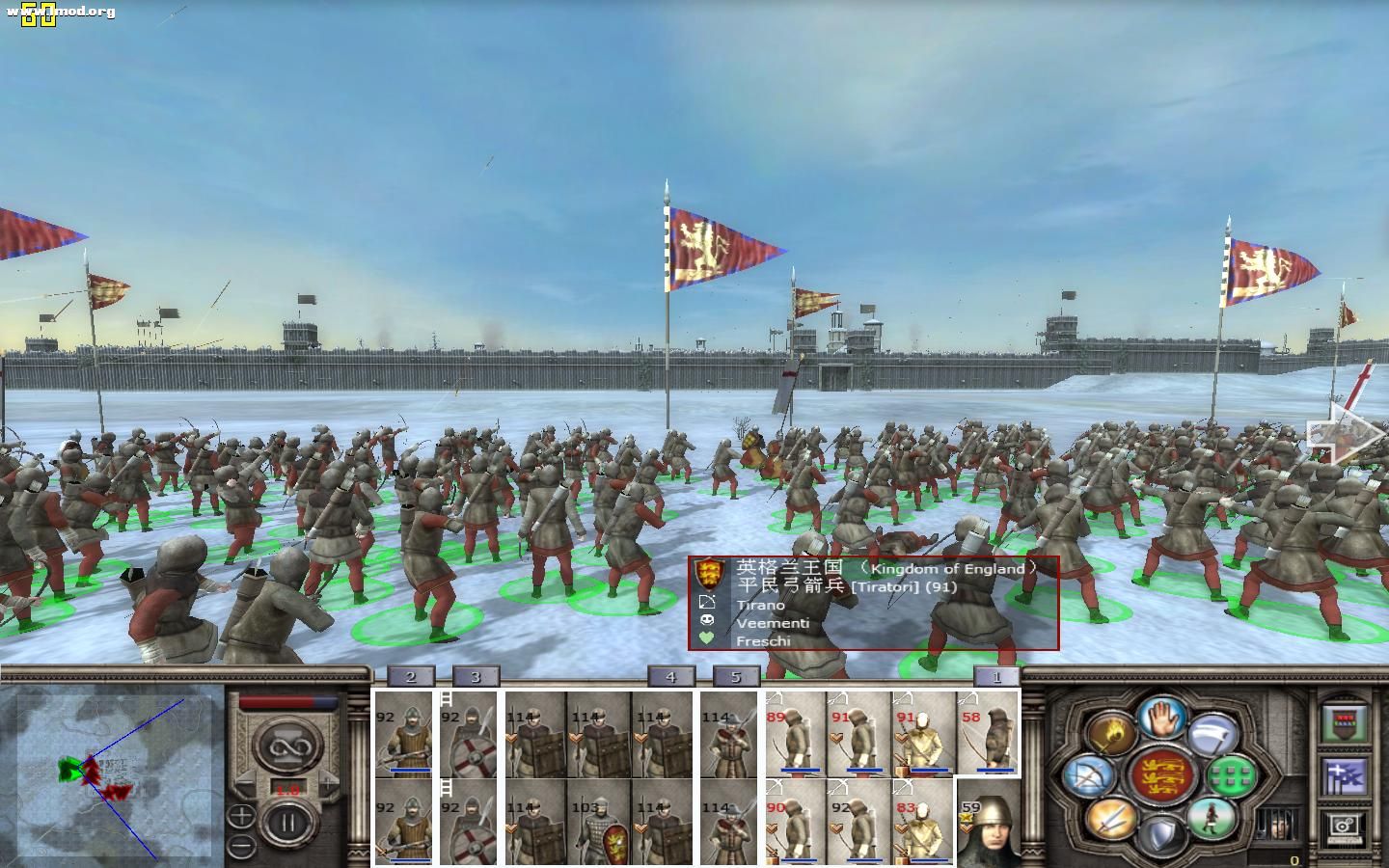Click the crossed-flags rally icon

(1345, 775)
